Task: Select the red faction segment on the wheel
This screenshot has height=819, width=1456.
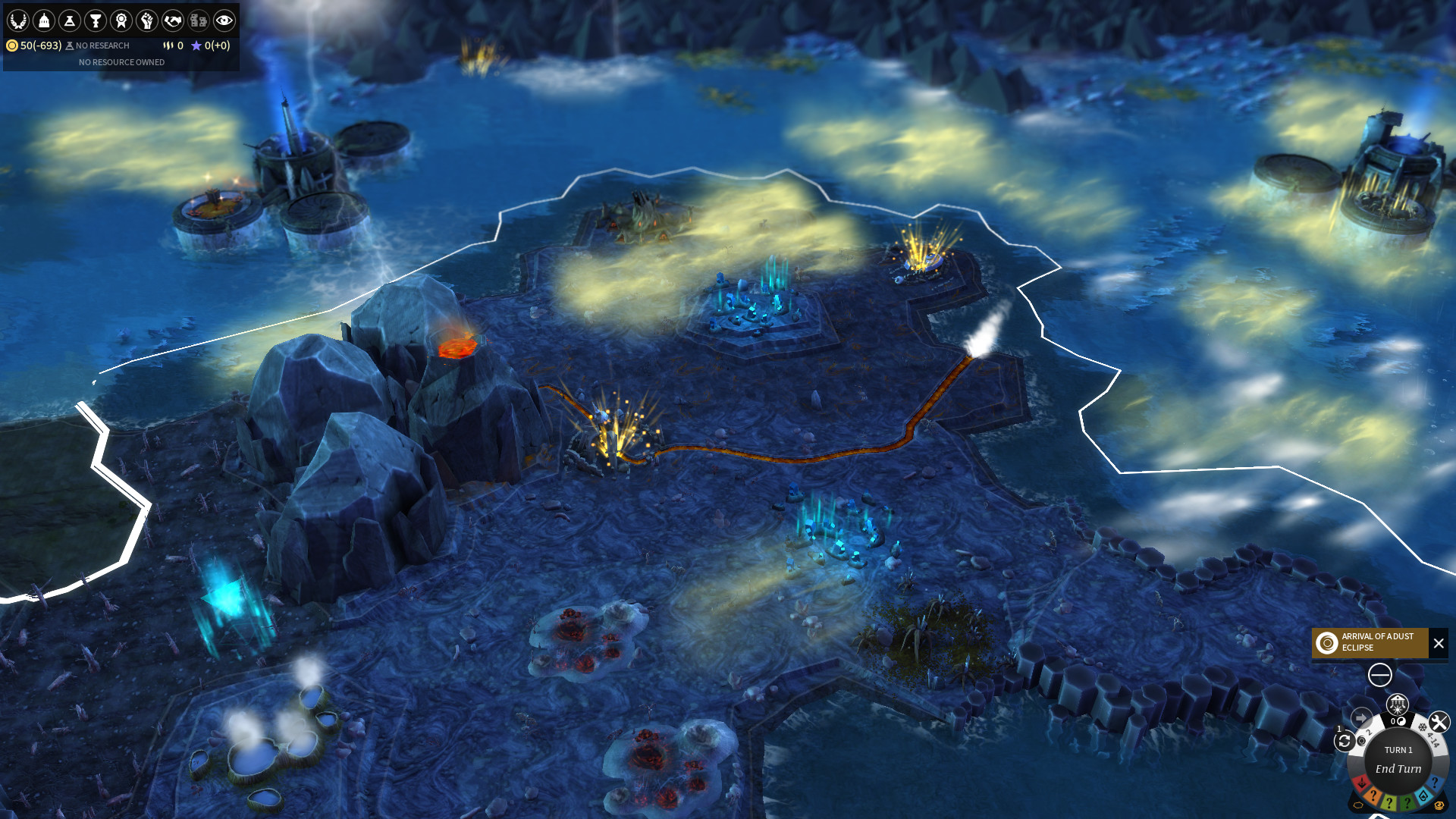Action: point(1362,783)
